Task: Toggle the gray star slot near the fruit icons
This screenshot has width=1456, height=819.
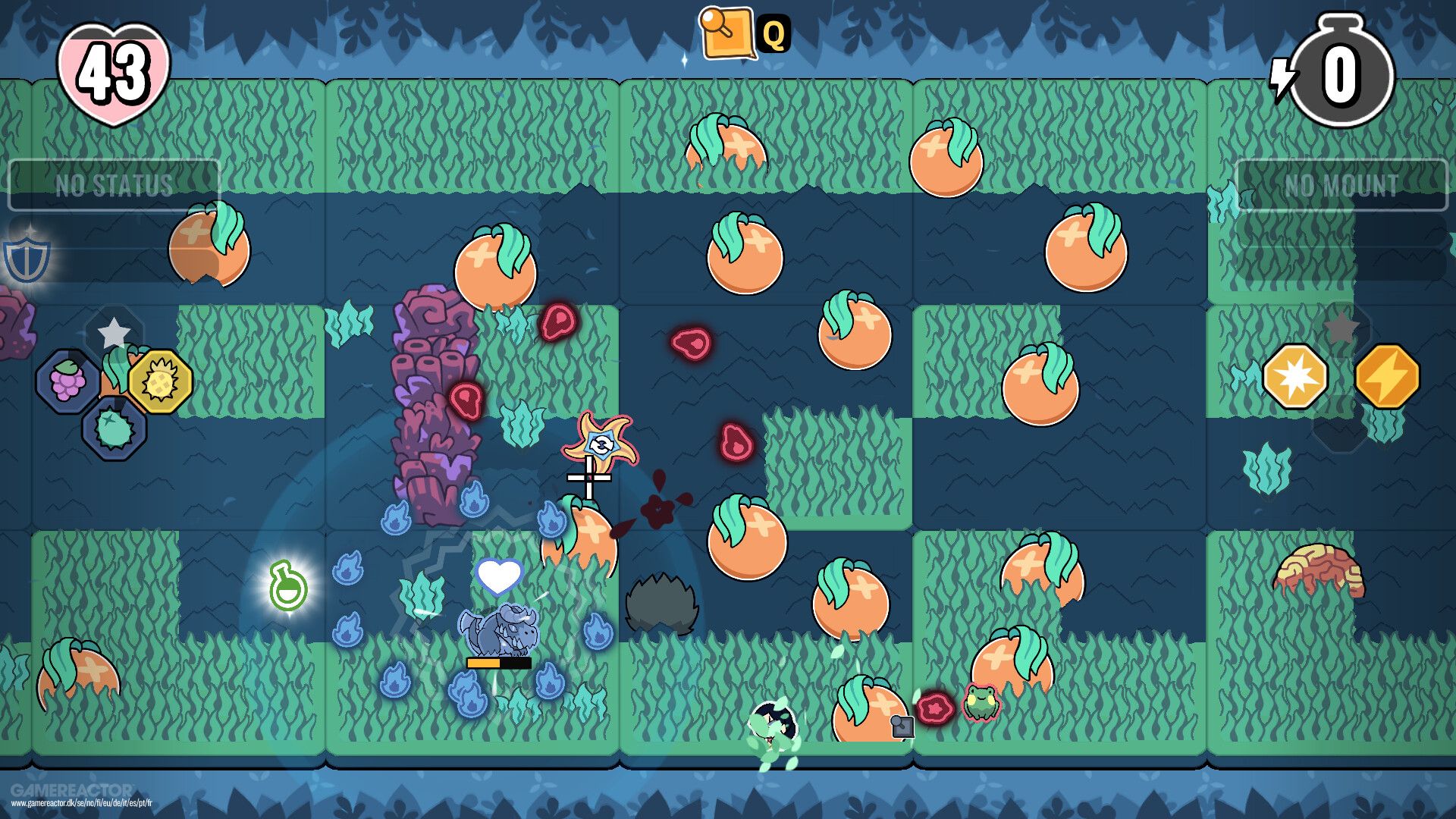Action: tap(114, 331)
